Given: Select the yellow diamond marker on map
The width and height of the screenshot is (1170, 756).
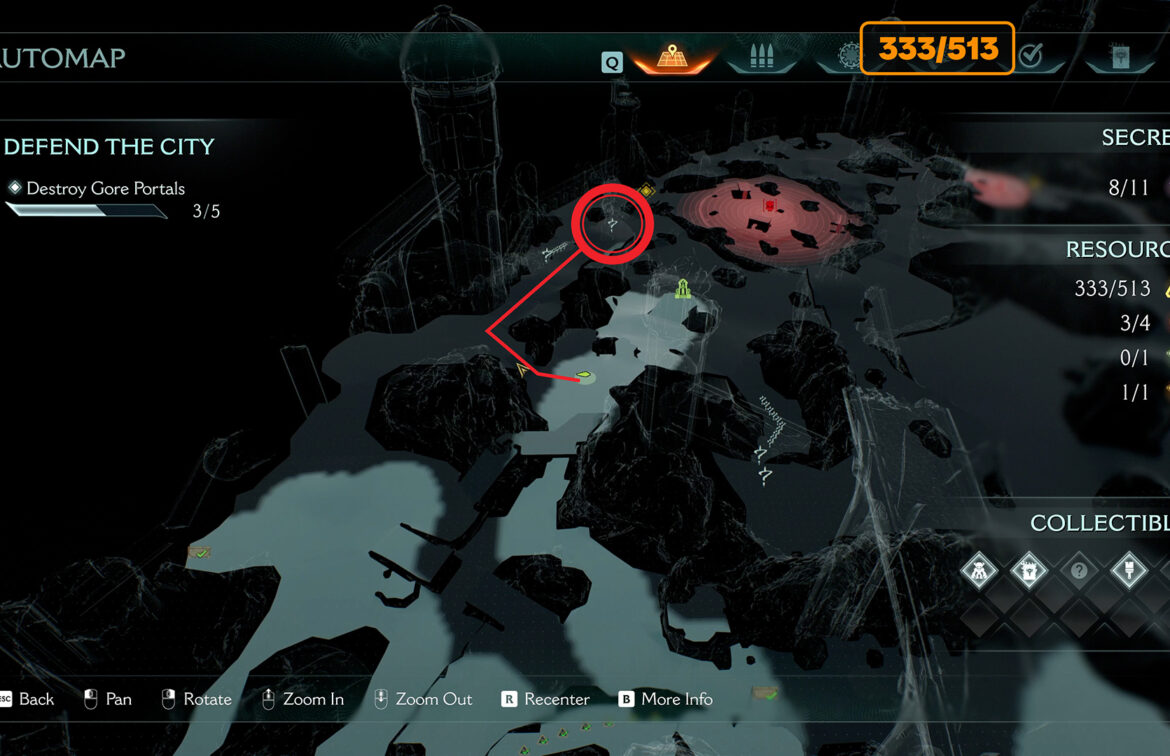Looking at the screenshot, I should pos(646,190).
